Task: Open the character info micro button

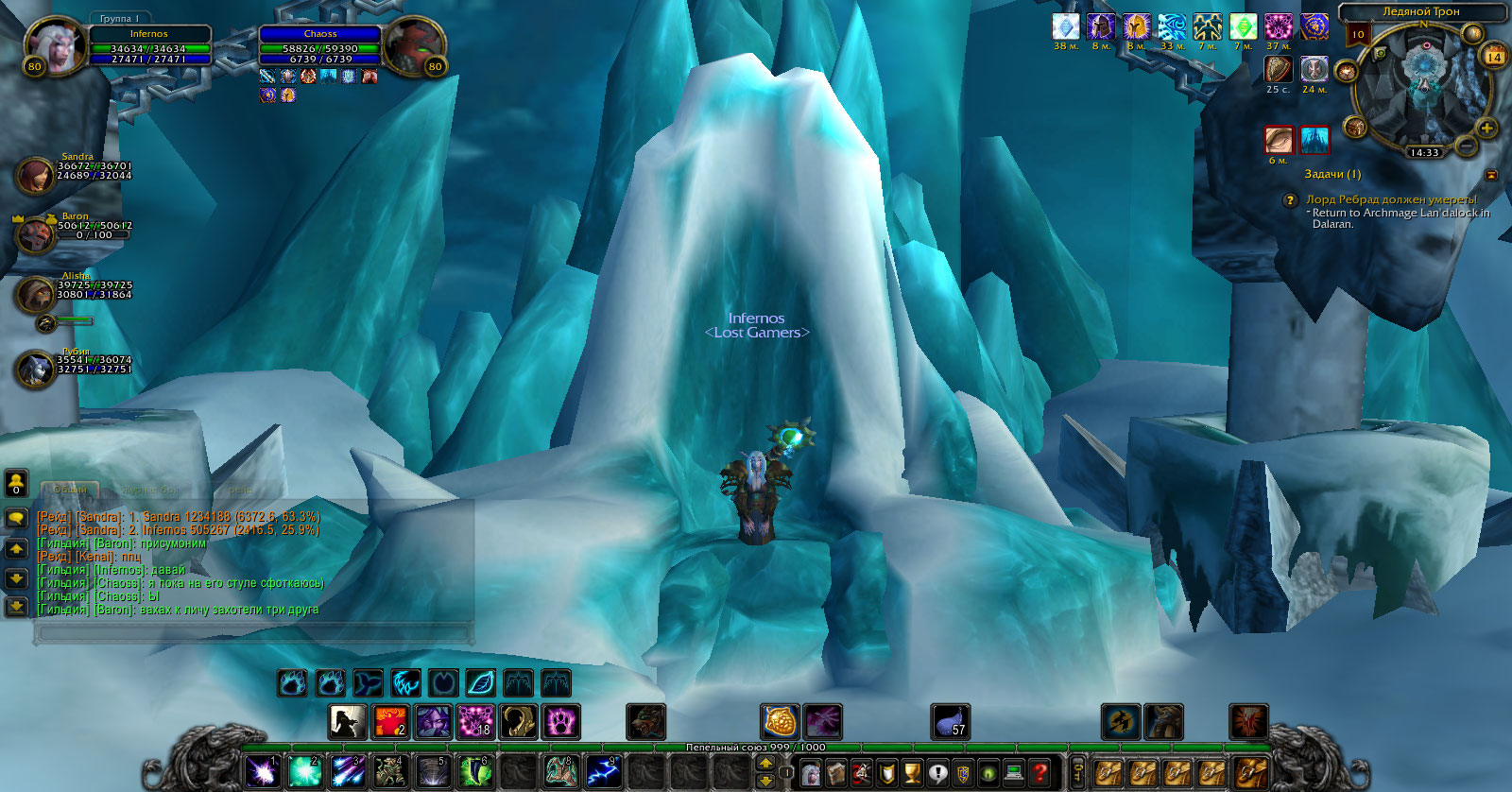Action: click(x=811, y=773)
